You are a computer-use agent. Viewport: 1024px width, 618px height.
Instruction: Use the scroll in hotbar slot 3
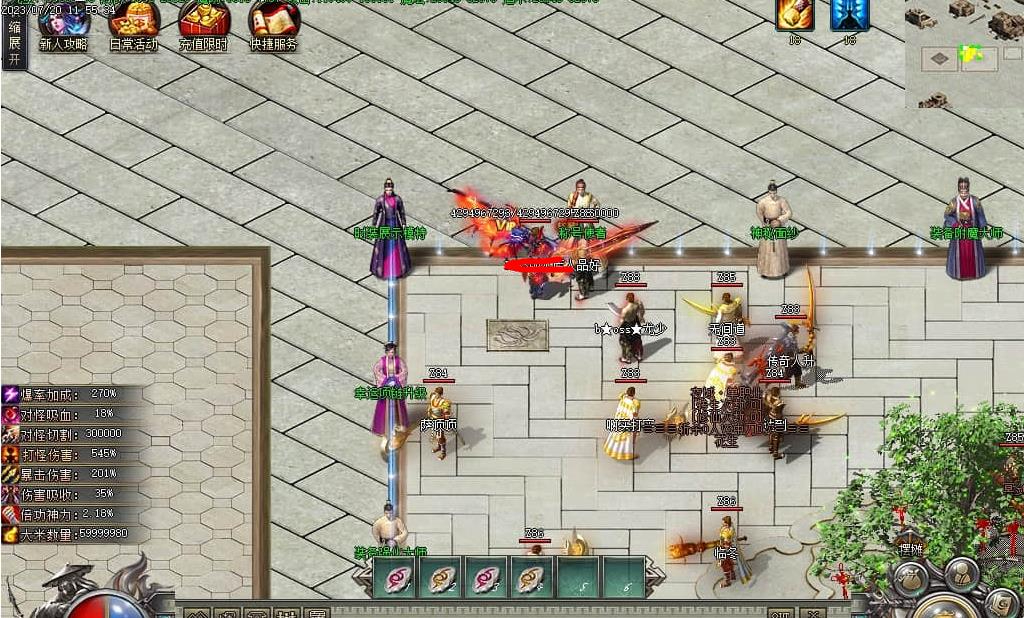pyautogui.click(x=486, y=578)
